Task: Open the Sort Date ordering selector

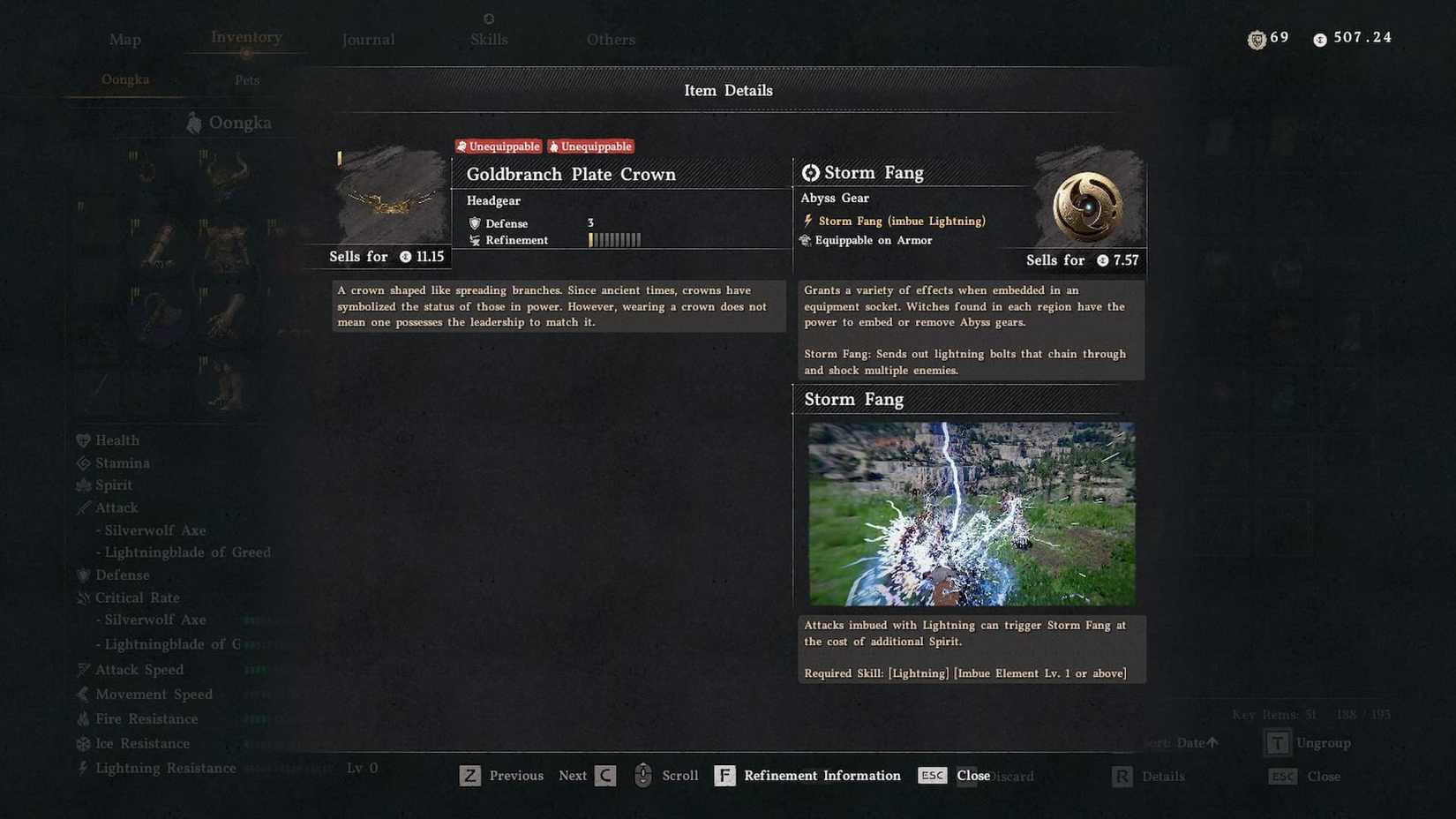Action: 1181,742
